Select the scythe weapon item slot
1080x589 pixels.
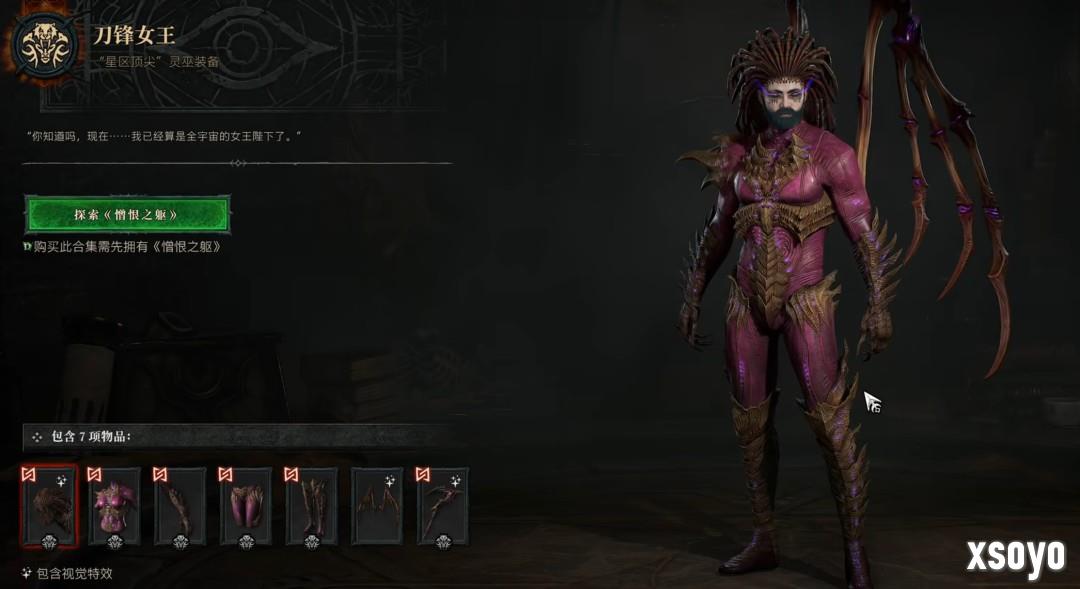click(x=443, y=506)
